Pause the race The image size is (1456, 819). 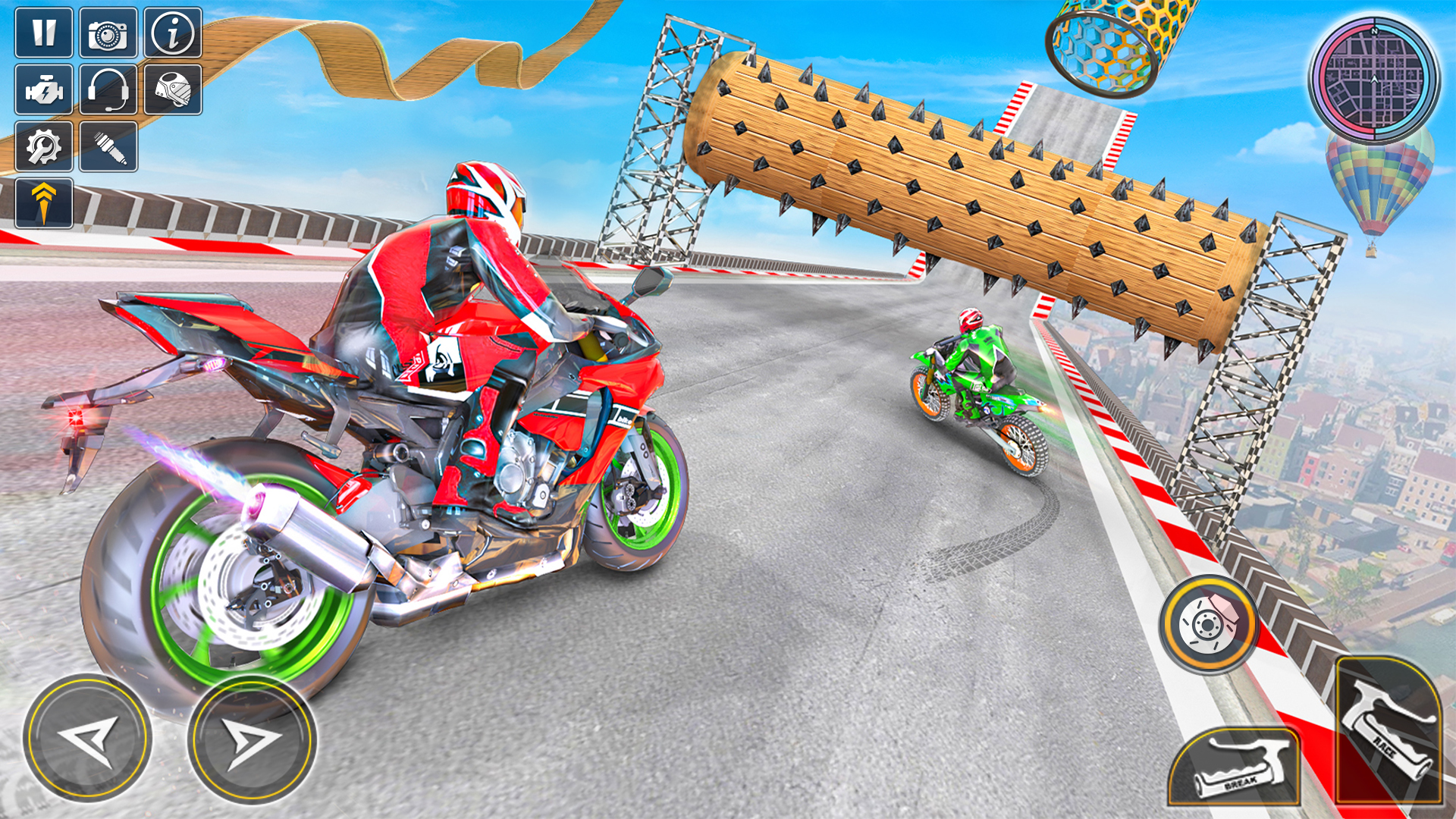pyautogui.click(x=45, y=34)
